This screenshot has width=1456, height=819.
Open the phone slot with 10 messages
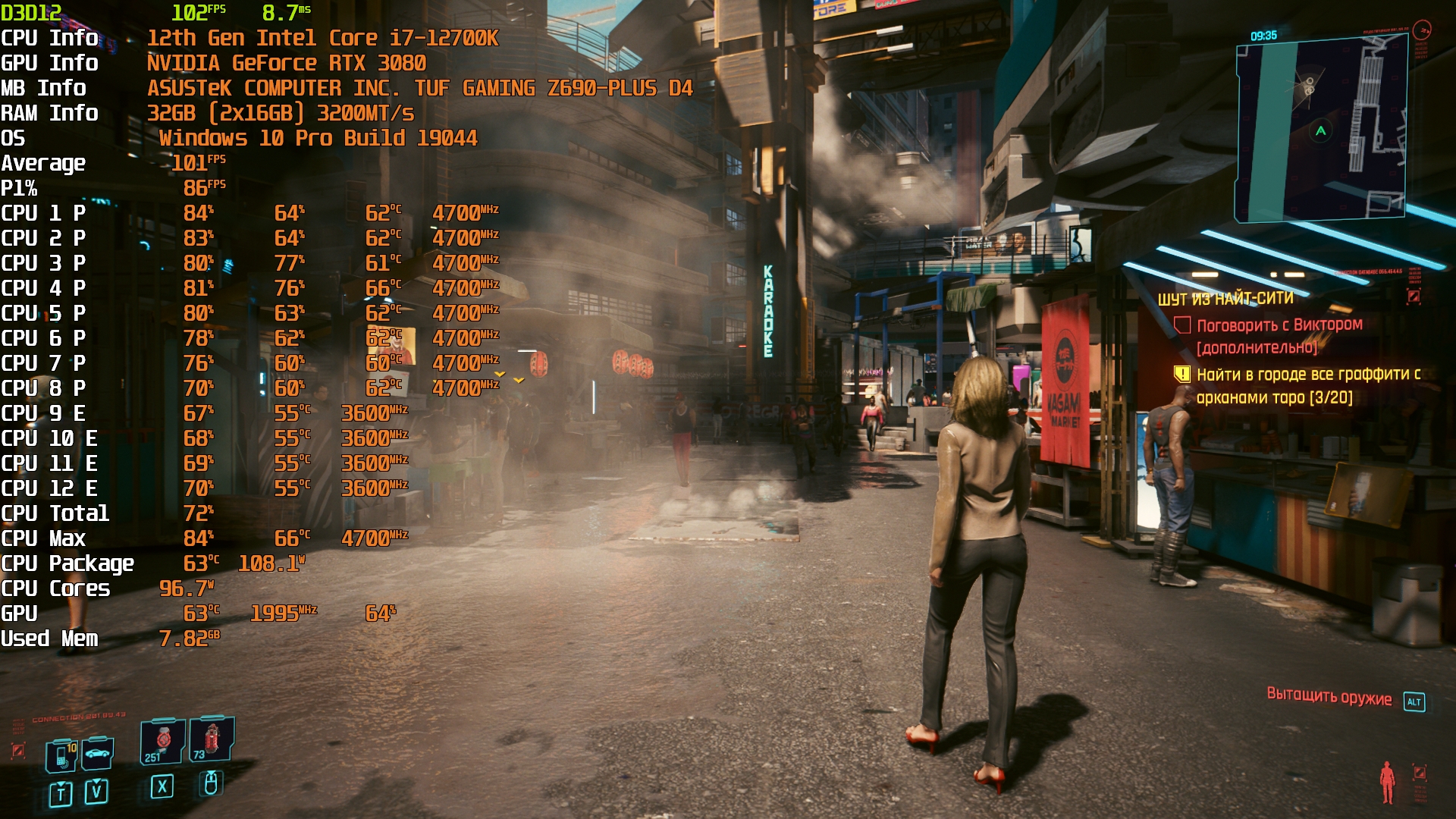[62, 755]
